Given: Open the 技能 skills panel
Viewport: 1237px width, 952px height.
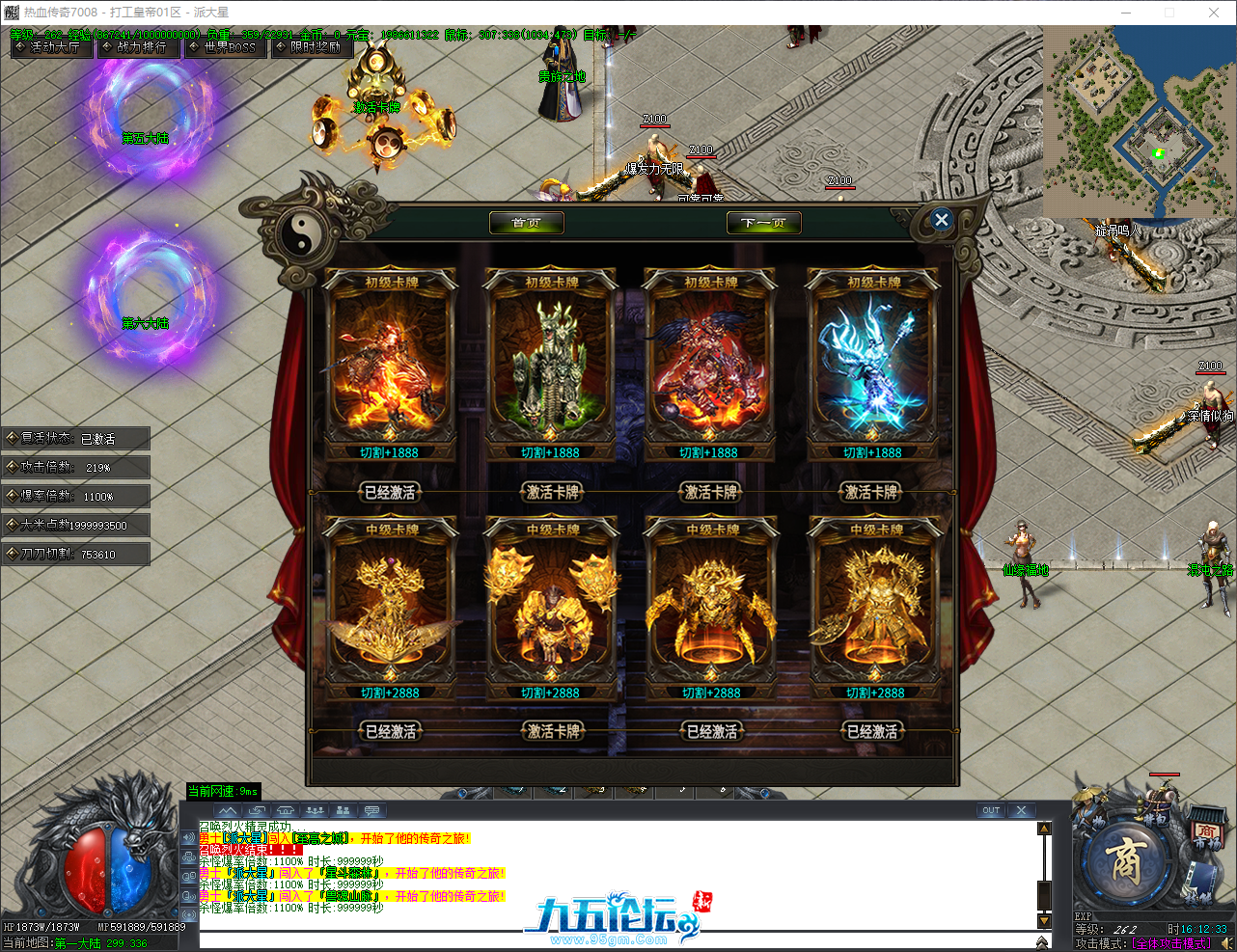Looking at the screenshot, I should tap(1200, 882).
